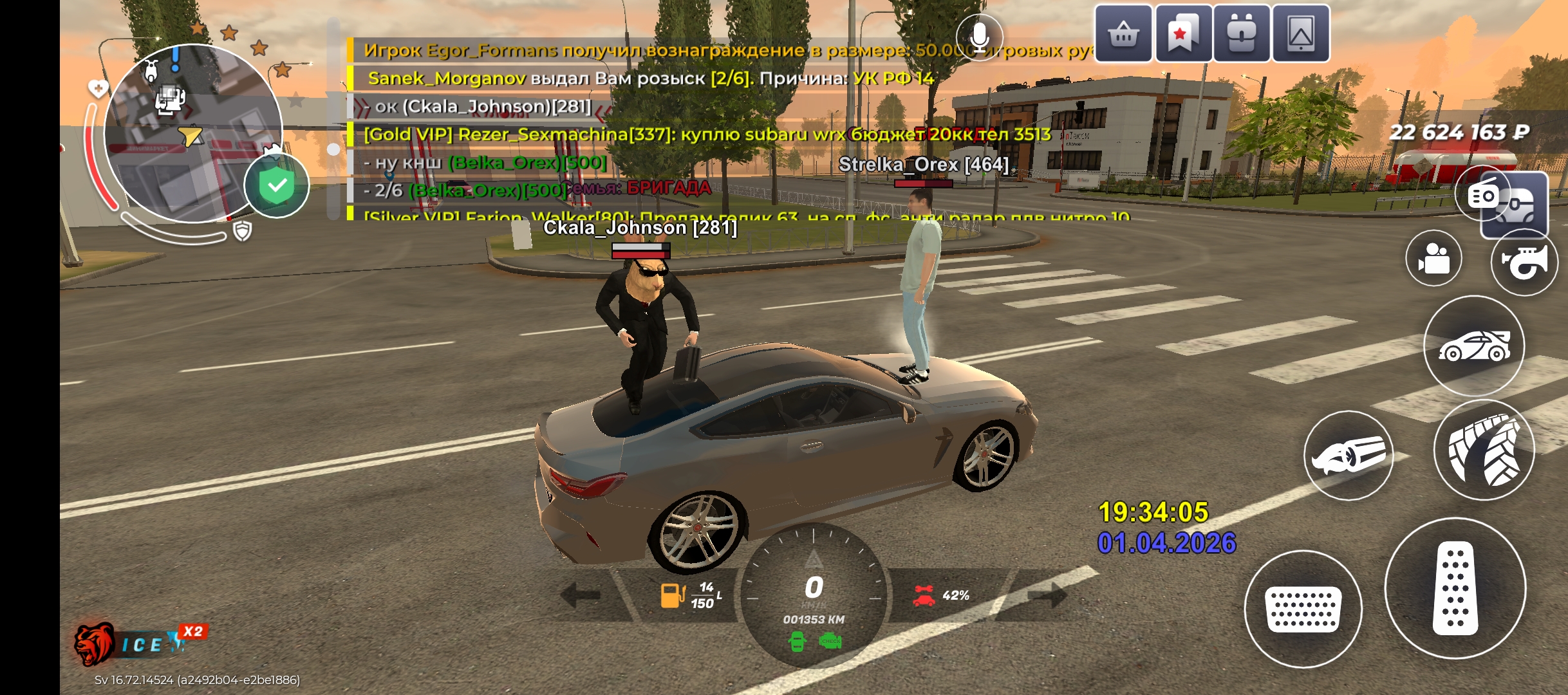Click the chat scrollbar handle
This screenshot has height=695, width=1568.
click(333, 149)
